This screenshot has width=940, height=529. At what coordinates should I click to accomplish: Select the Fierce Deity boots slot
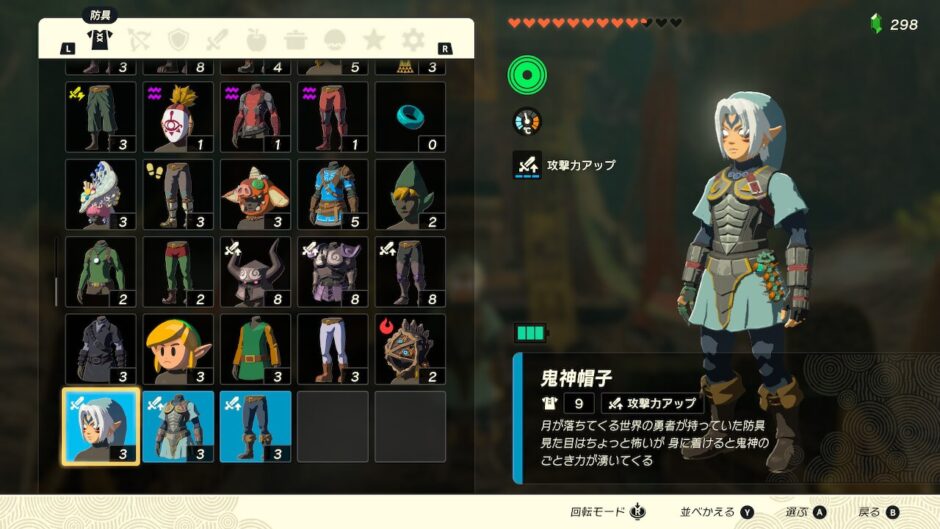click(255, 426)
